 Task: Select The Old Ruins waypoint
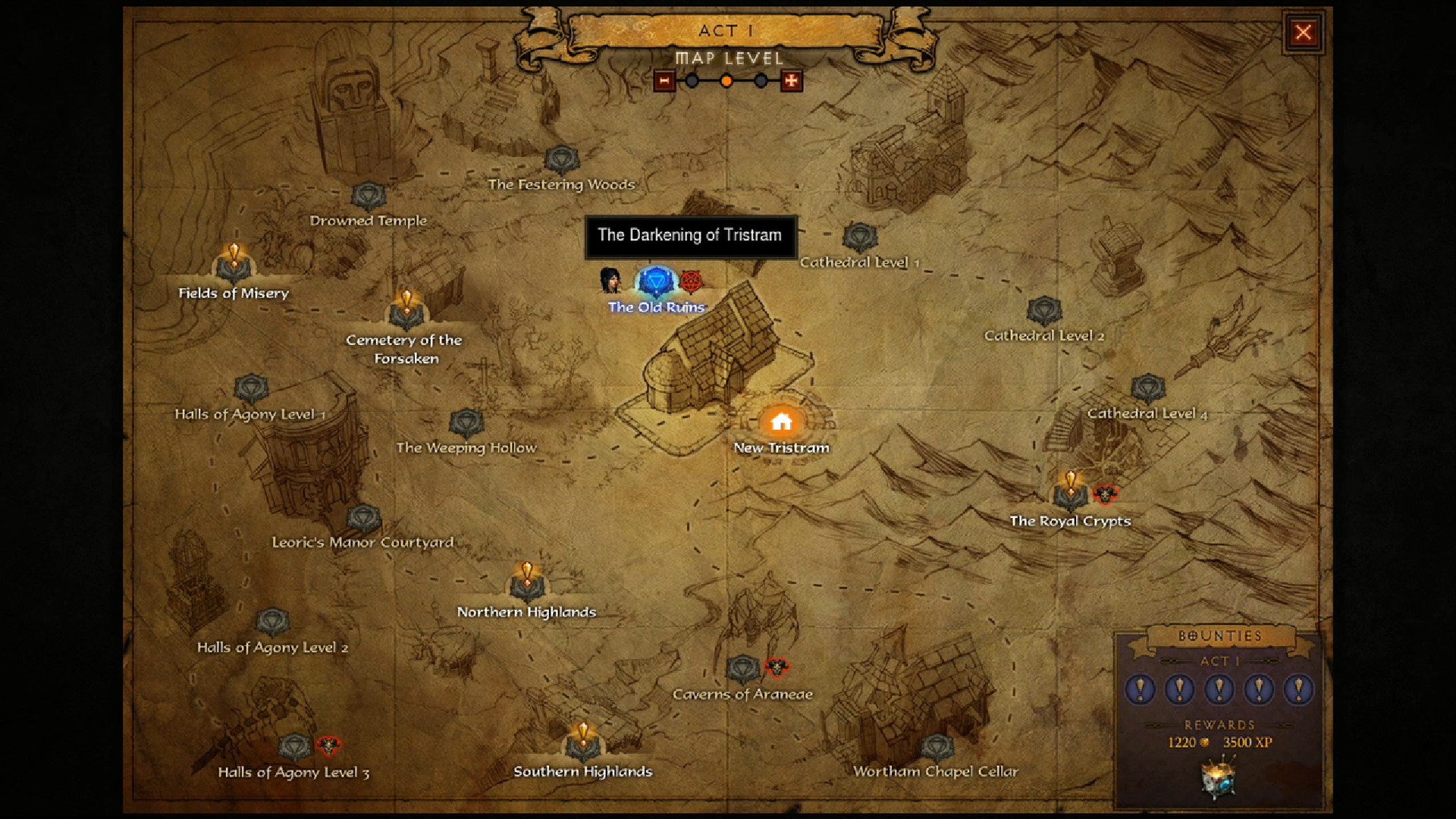coord(656,283)
